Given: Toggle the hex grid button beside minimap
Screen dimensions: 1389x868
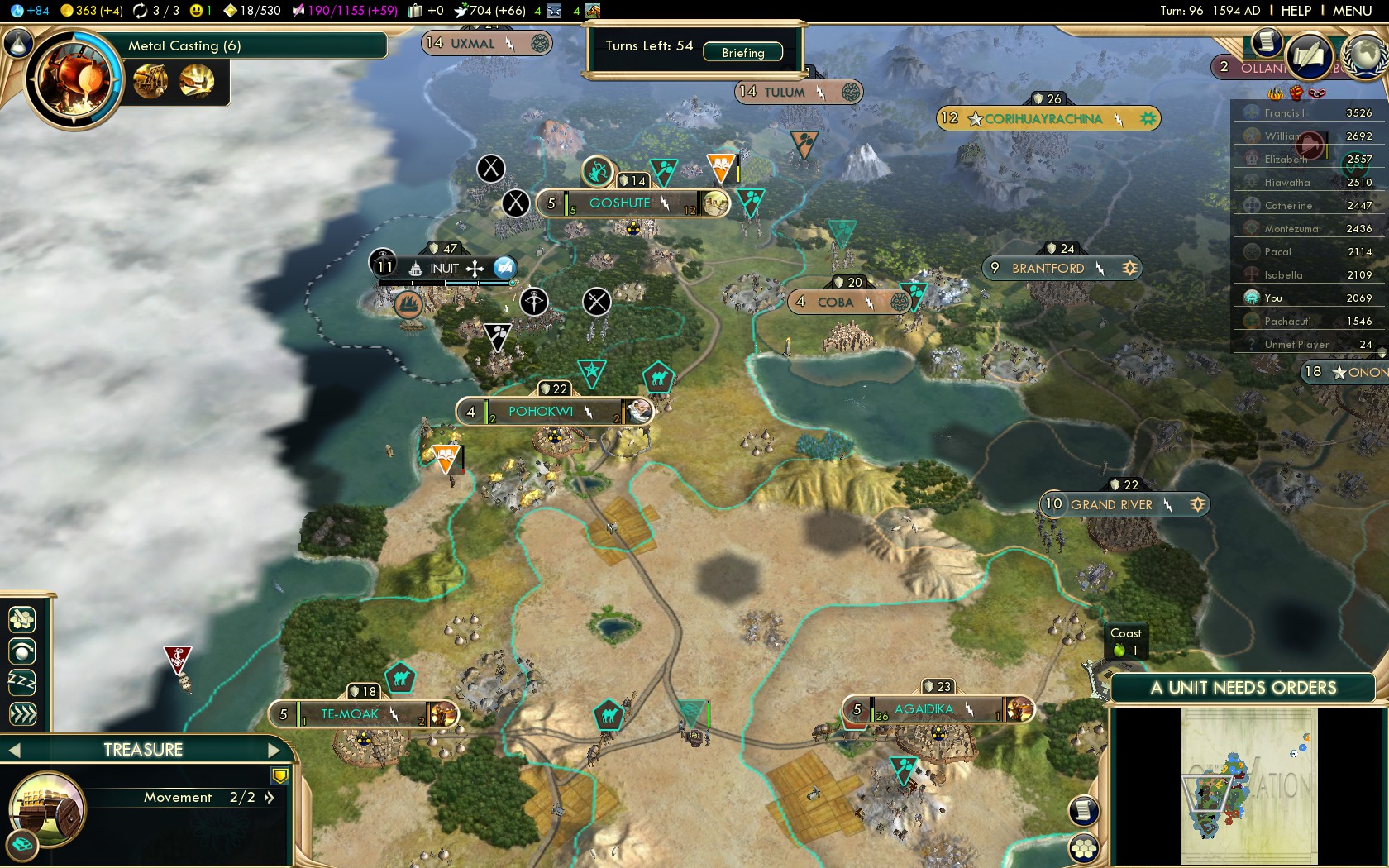Looking at the screenshot, I should (x=1083, y=847).
